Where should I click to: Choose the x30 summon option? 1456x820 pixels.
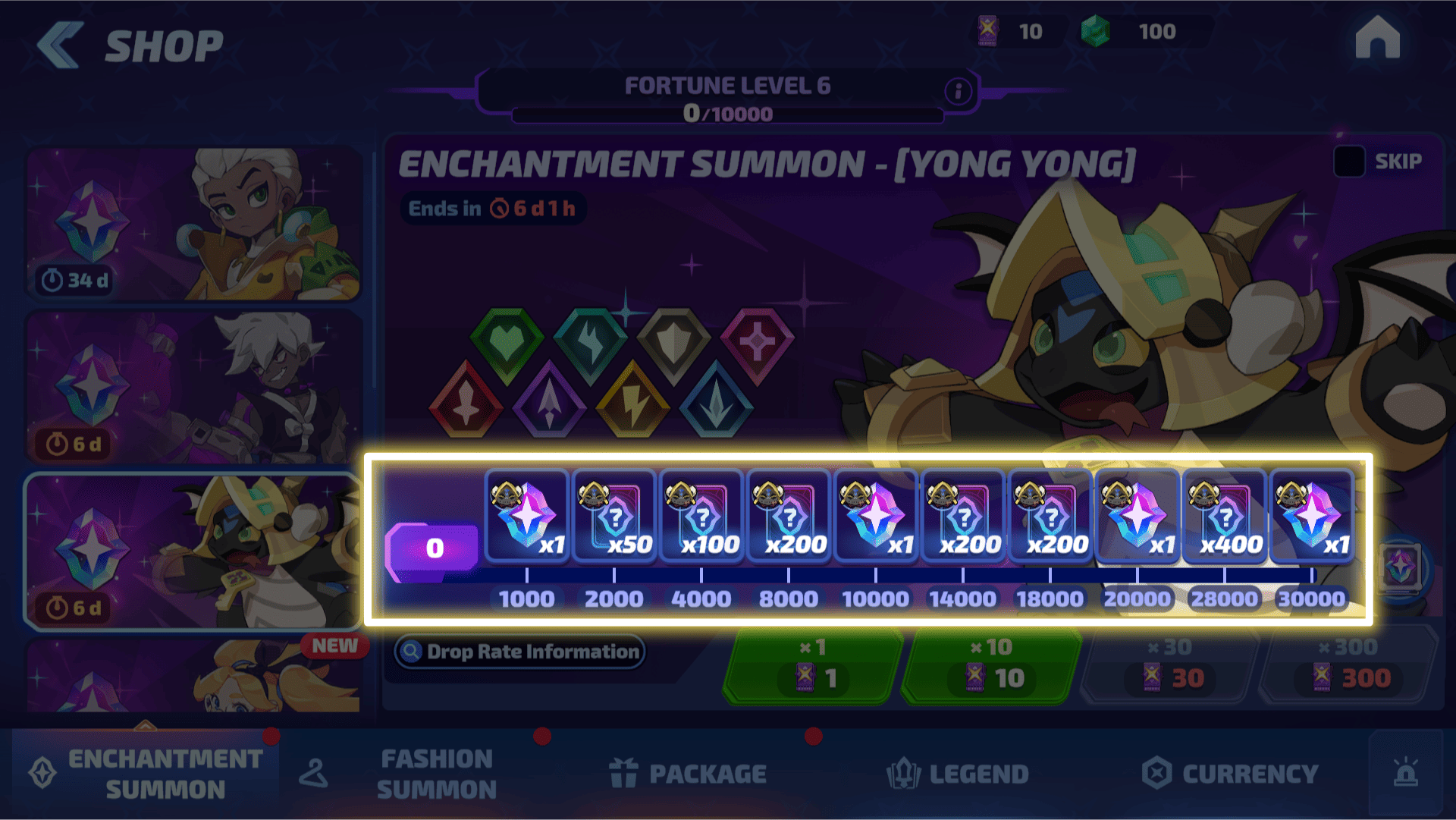point(1169,666)
